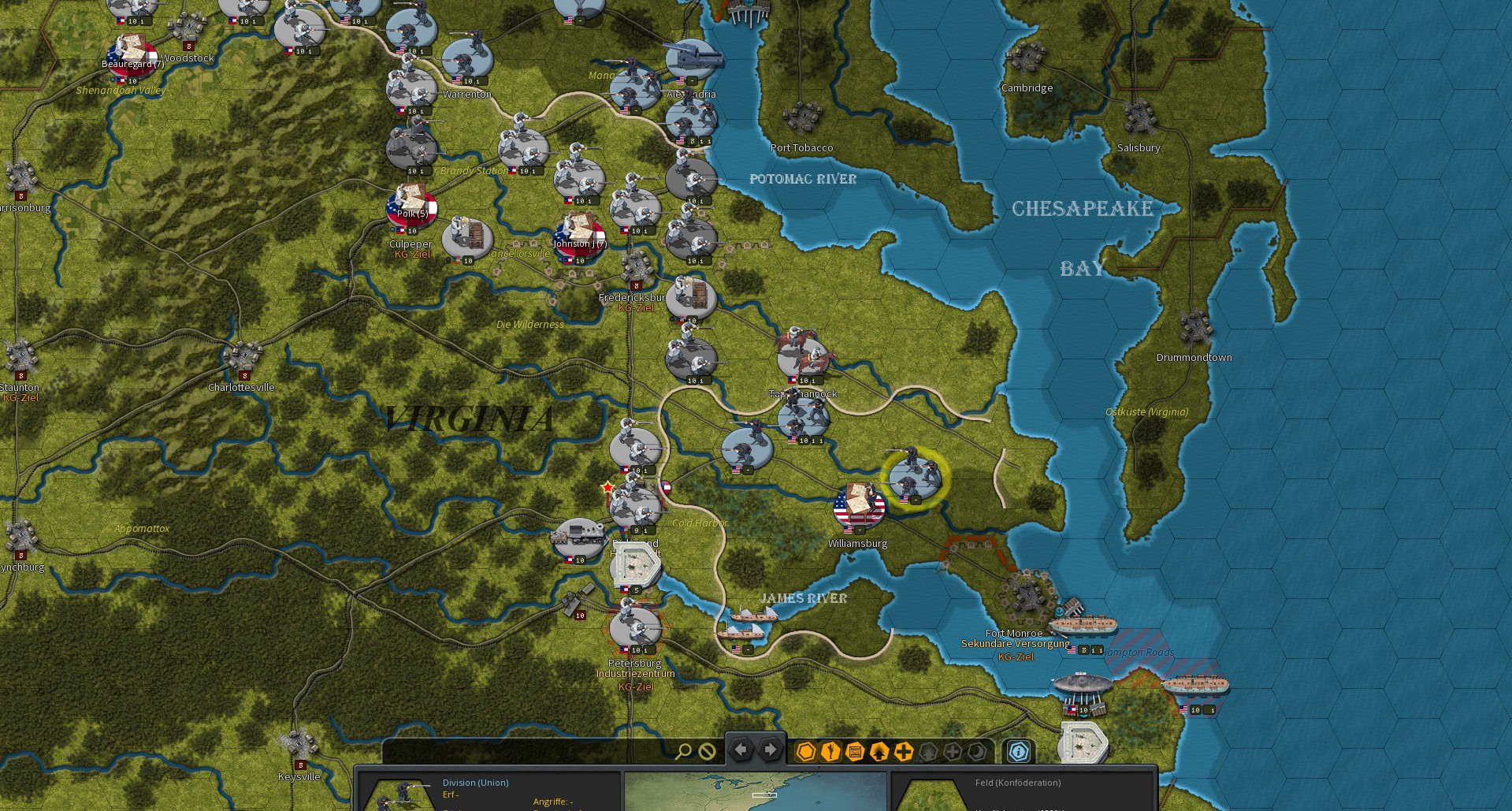Viewport: 1512px width, 811px height.
Task: Toggle the greyed moon hexagon icon
Action: pos(975,751)
